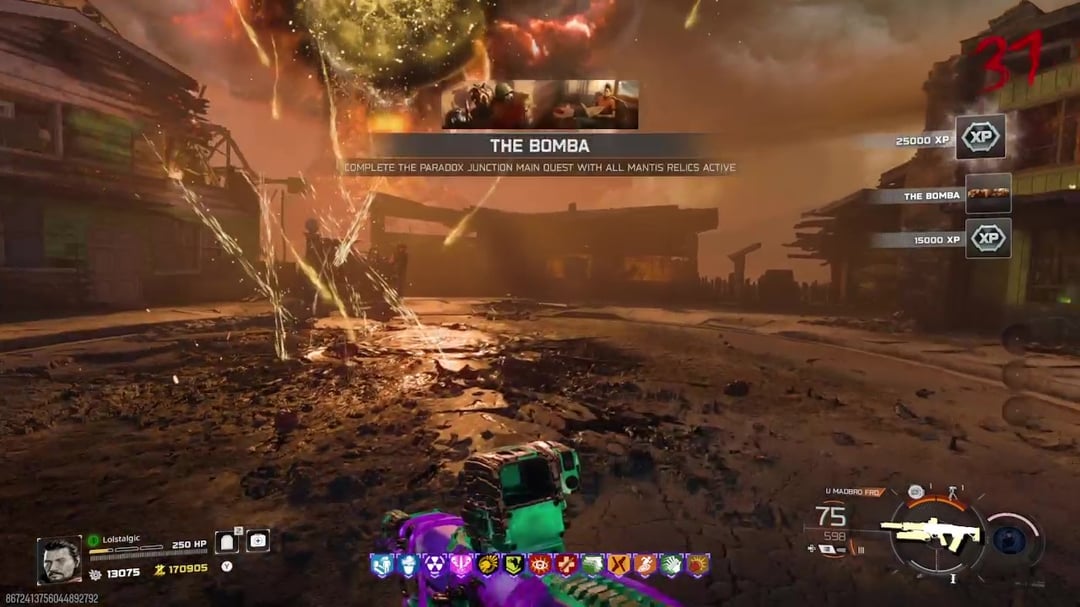View The Bomba achievement banner image

pyautogui.click(x=540, y=105)
